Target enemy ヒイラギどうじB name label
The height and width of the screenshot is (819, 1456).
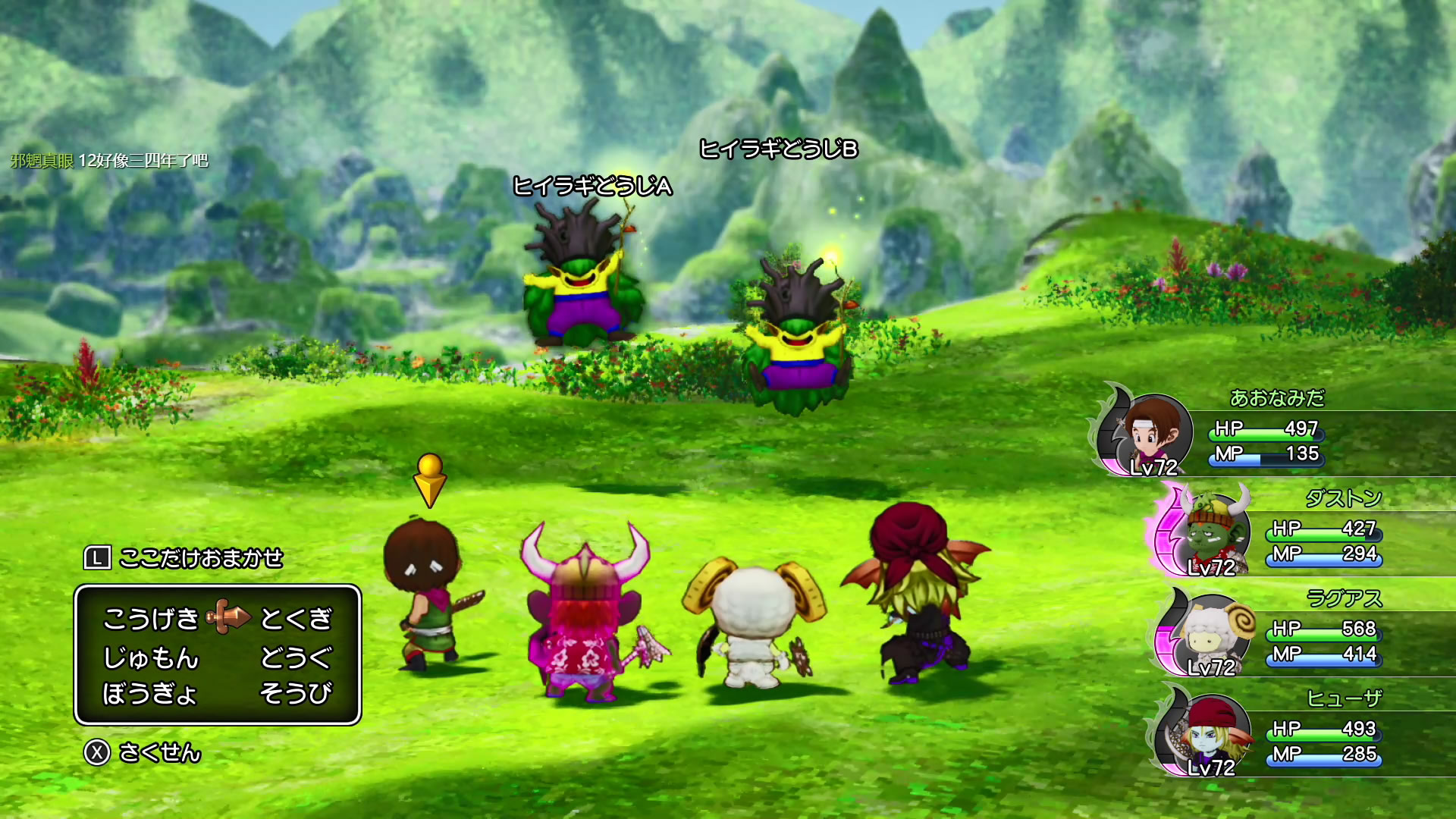(x=778, y=149)
